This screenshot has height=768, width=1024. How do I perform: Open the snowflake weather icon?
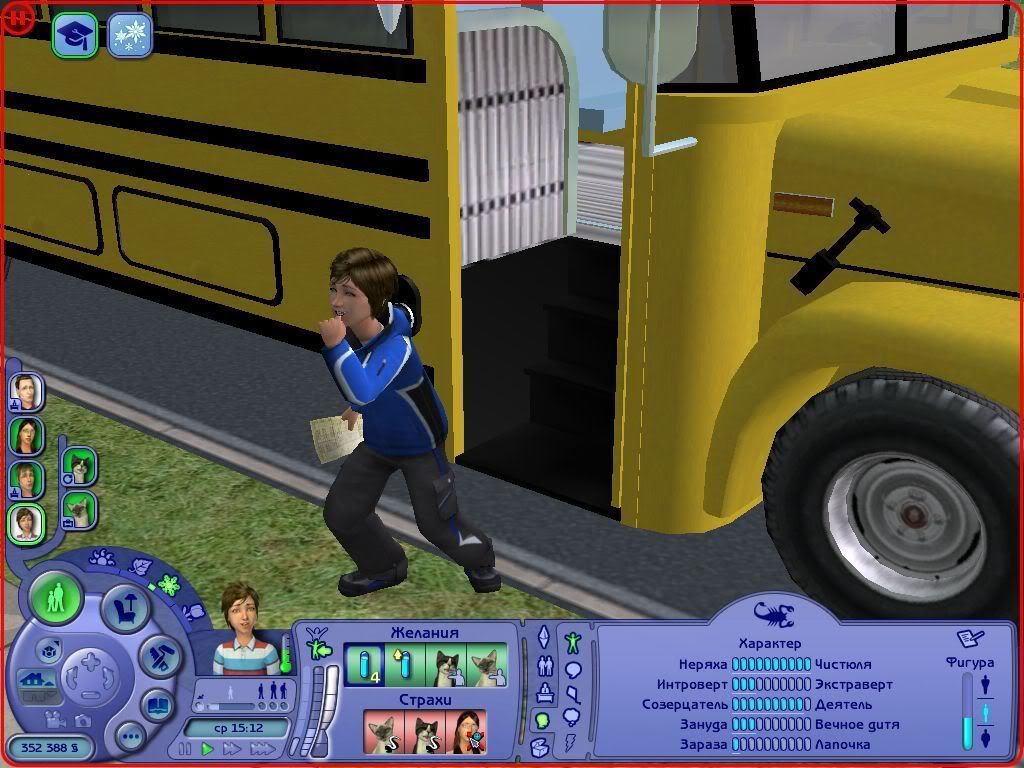coord(130,35)
